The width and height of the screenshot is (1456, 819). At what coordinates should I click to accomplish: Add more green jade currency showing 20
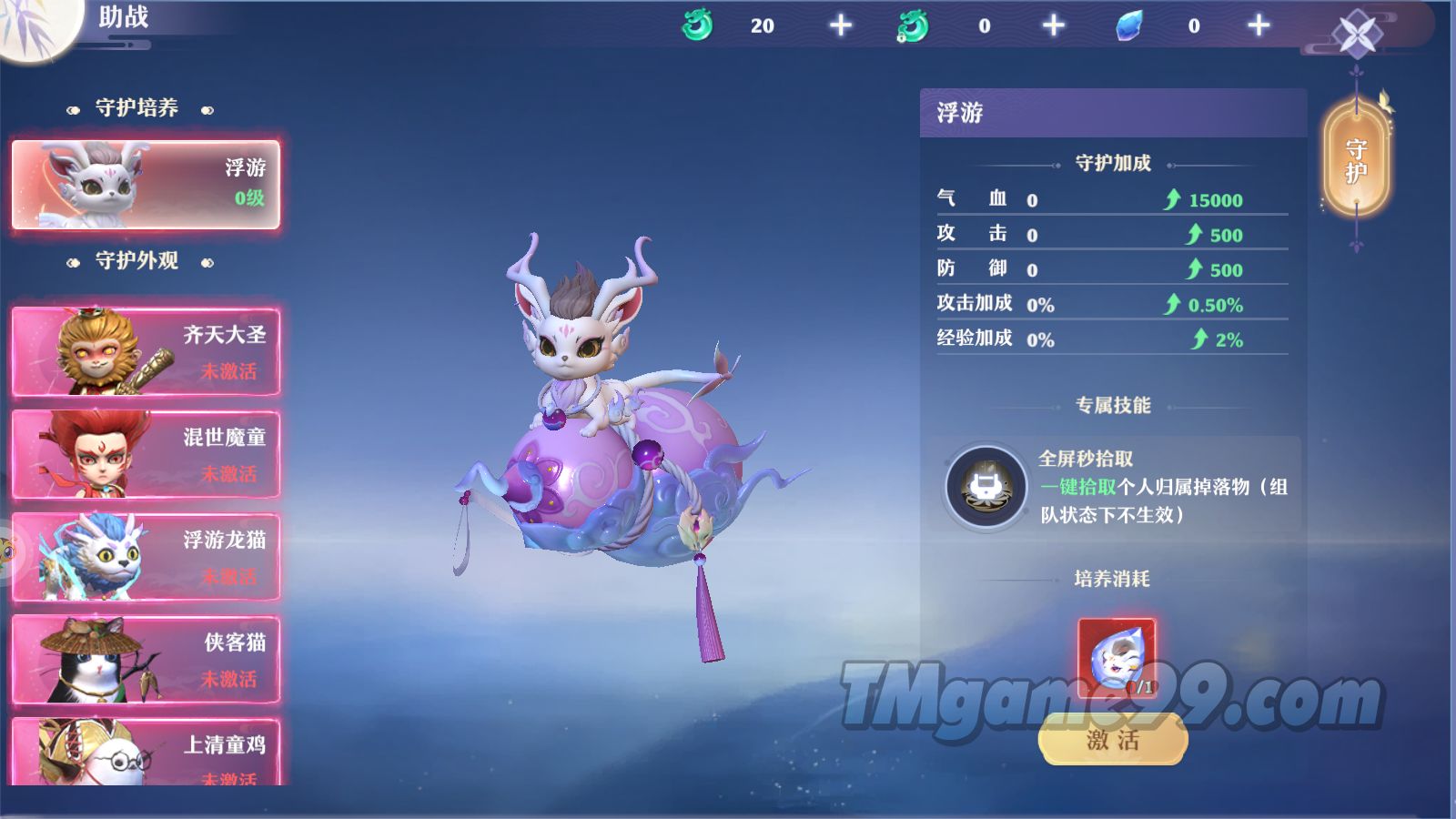(841, 25)
